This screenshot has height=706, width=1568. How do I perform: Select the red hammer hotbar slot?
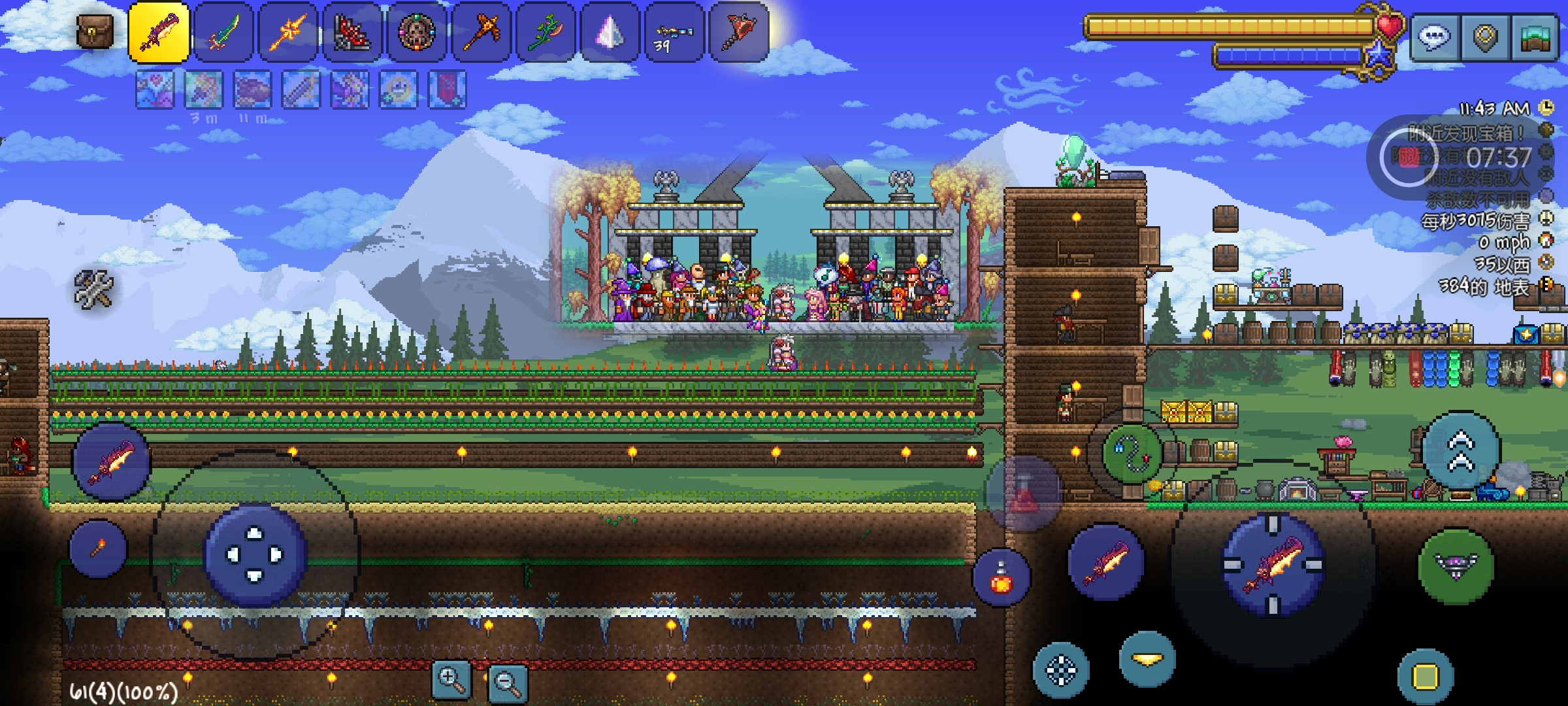pyautogui.click(x=738, y=32)
